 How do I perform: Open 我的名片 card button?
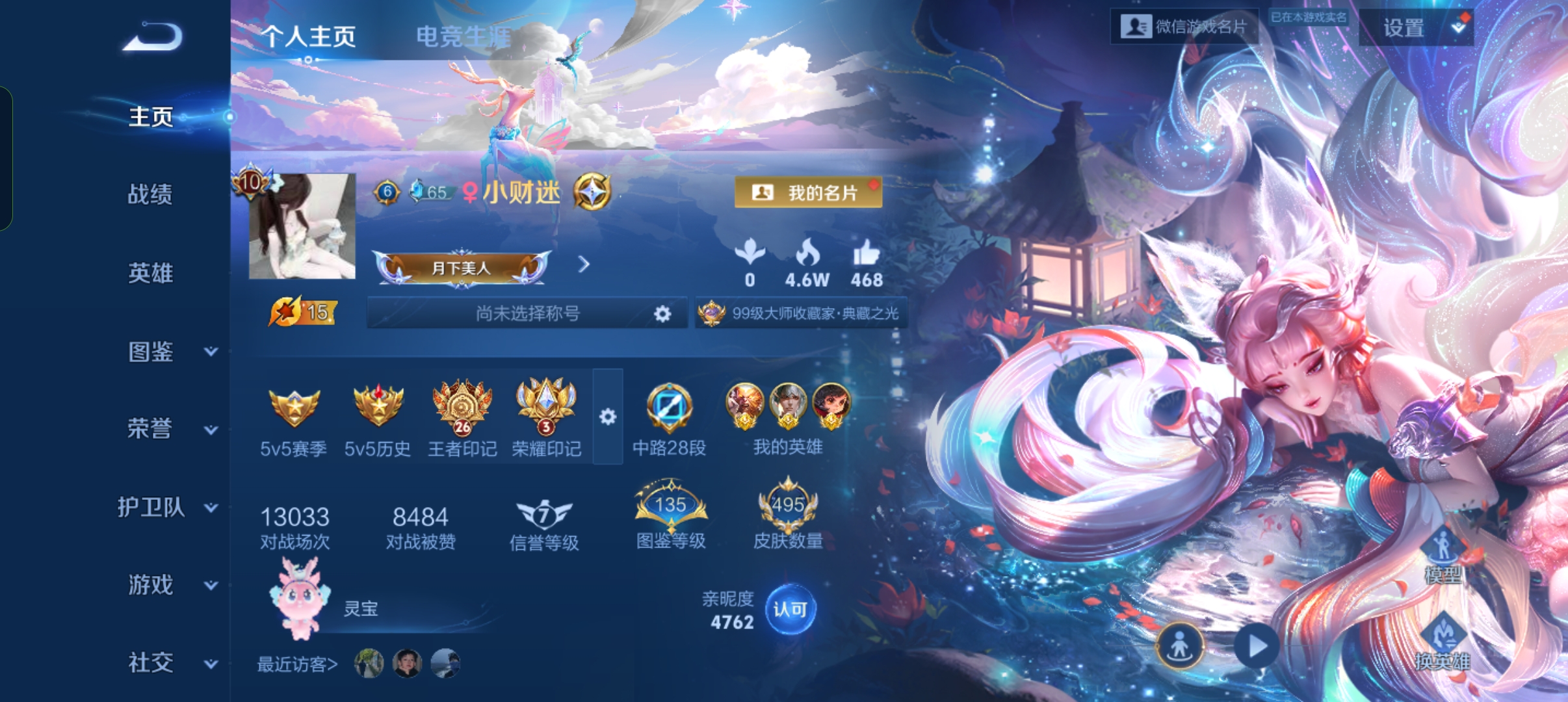click(808, 192)
